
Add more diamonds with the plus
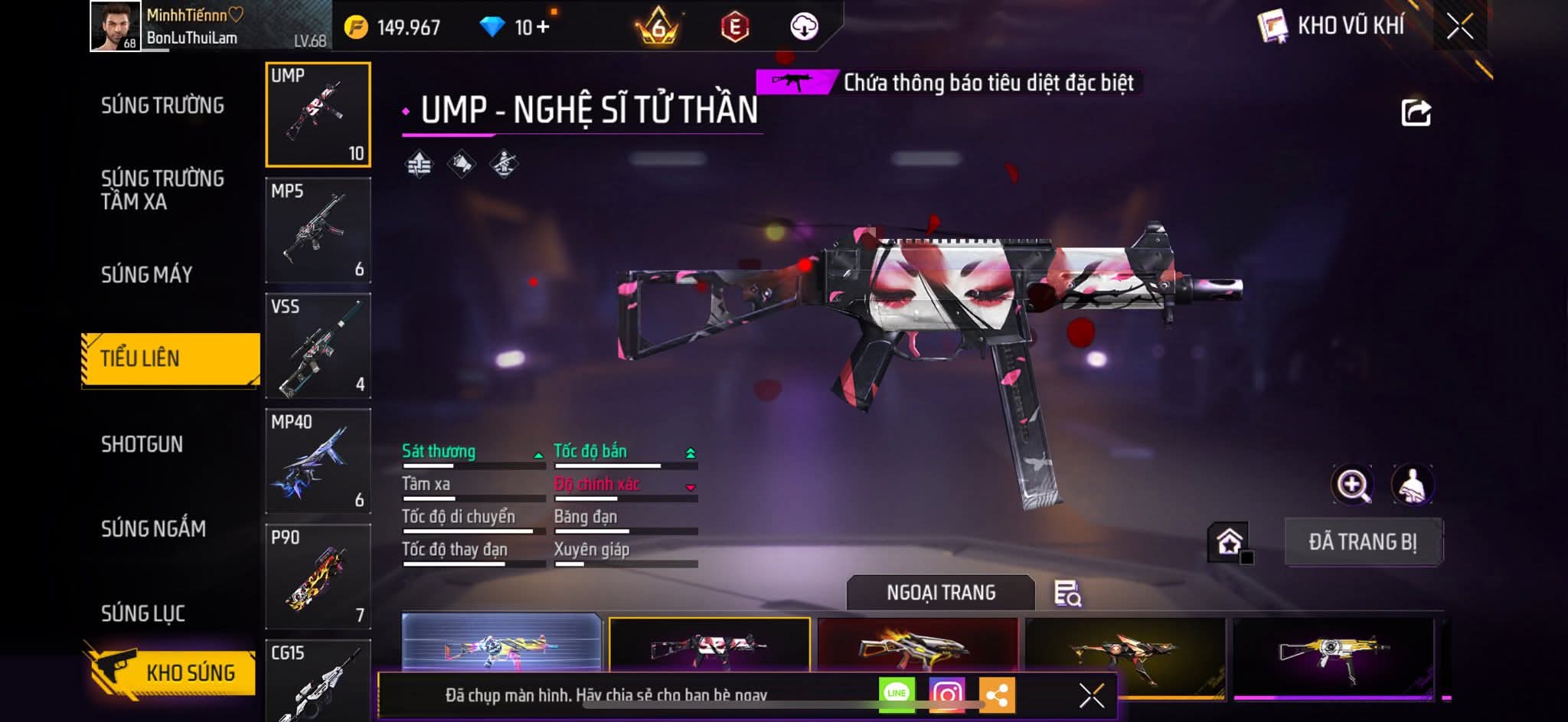tap(543, 28)
